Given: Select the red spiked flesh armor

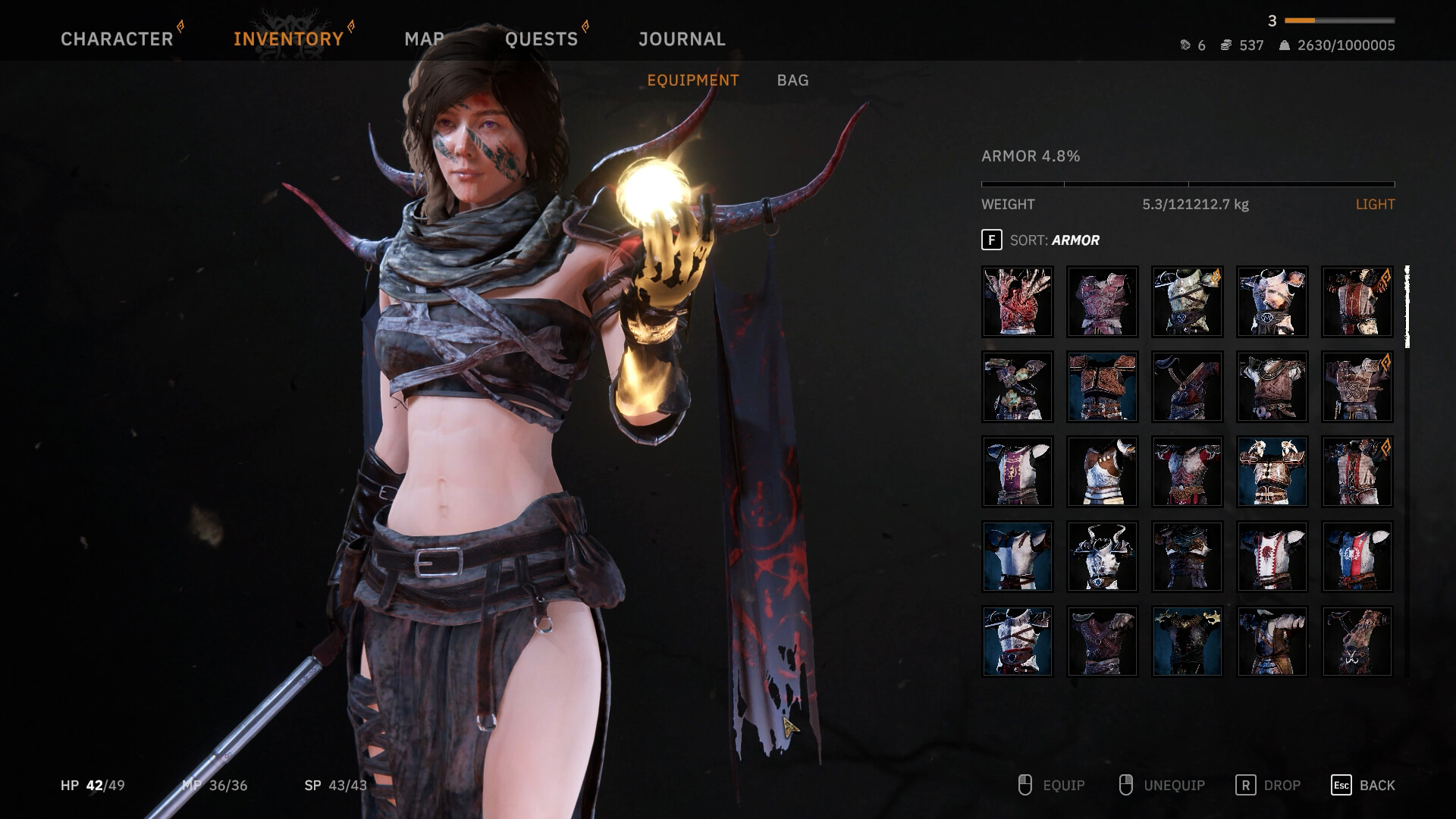Looking at the screenshot, I should [x=1018, y=302].
